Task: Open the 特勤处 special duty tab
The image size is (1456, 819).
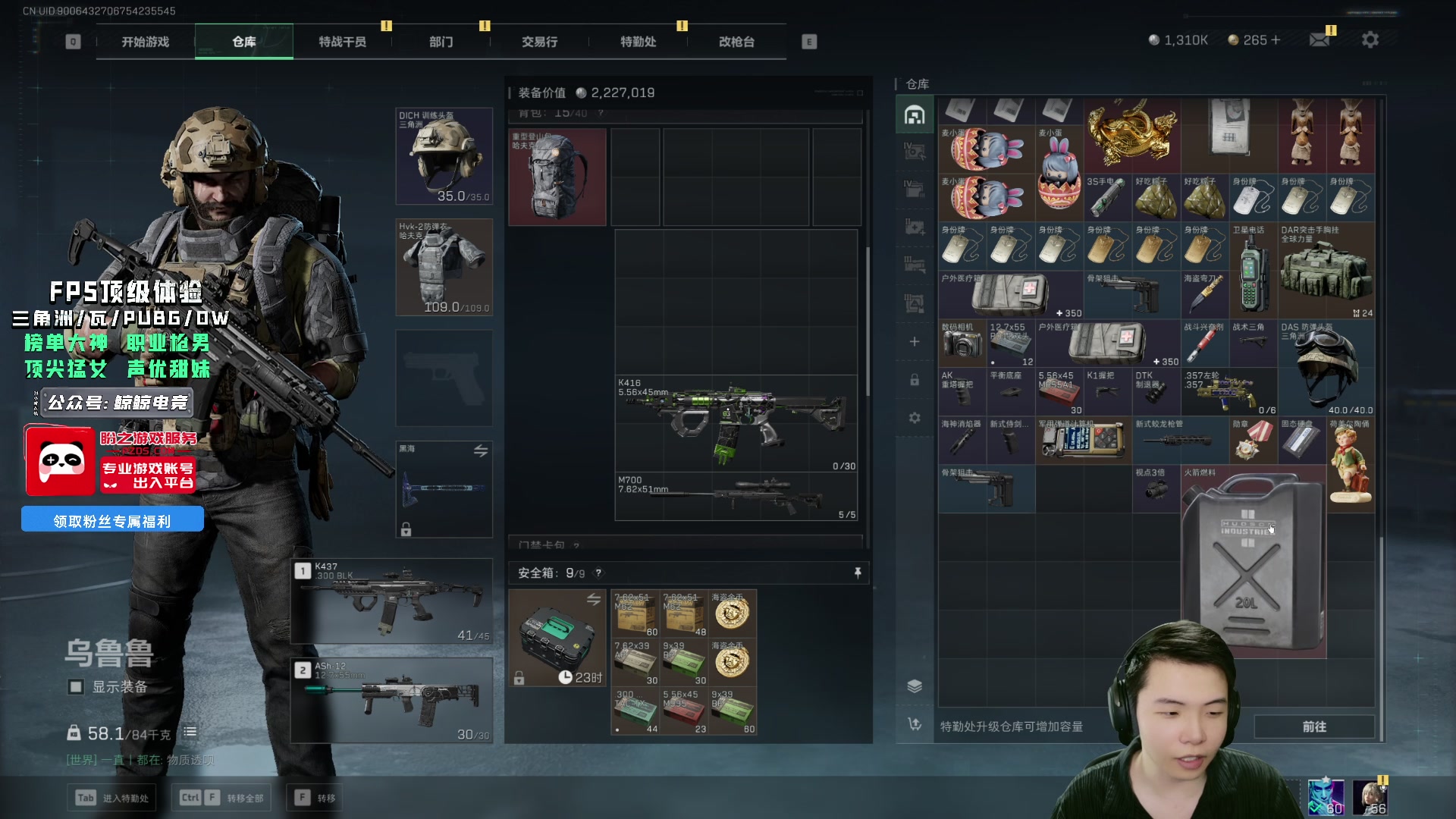Action: coord(638,42)
